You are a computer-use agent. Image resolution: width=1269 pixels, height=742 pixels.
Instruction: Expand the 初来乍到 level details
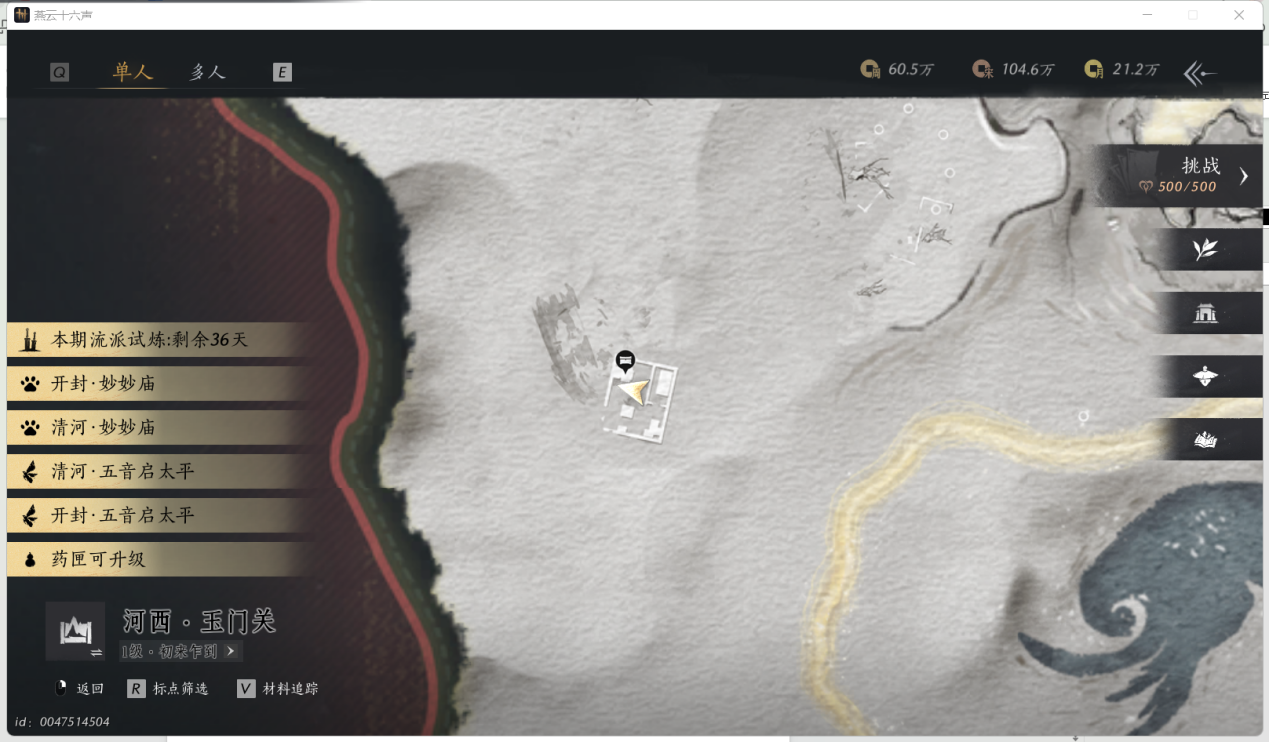tap(181, 651)
